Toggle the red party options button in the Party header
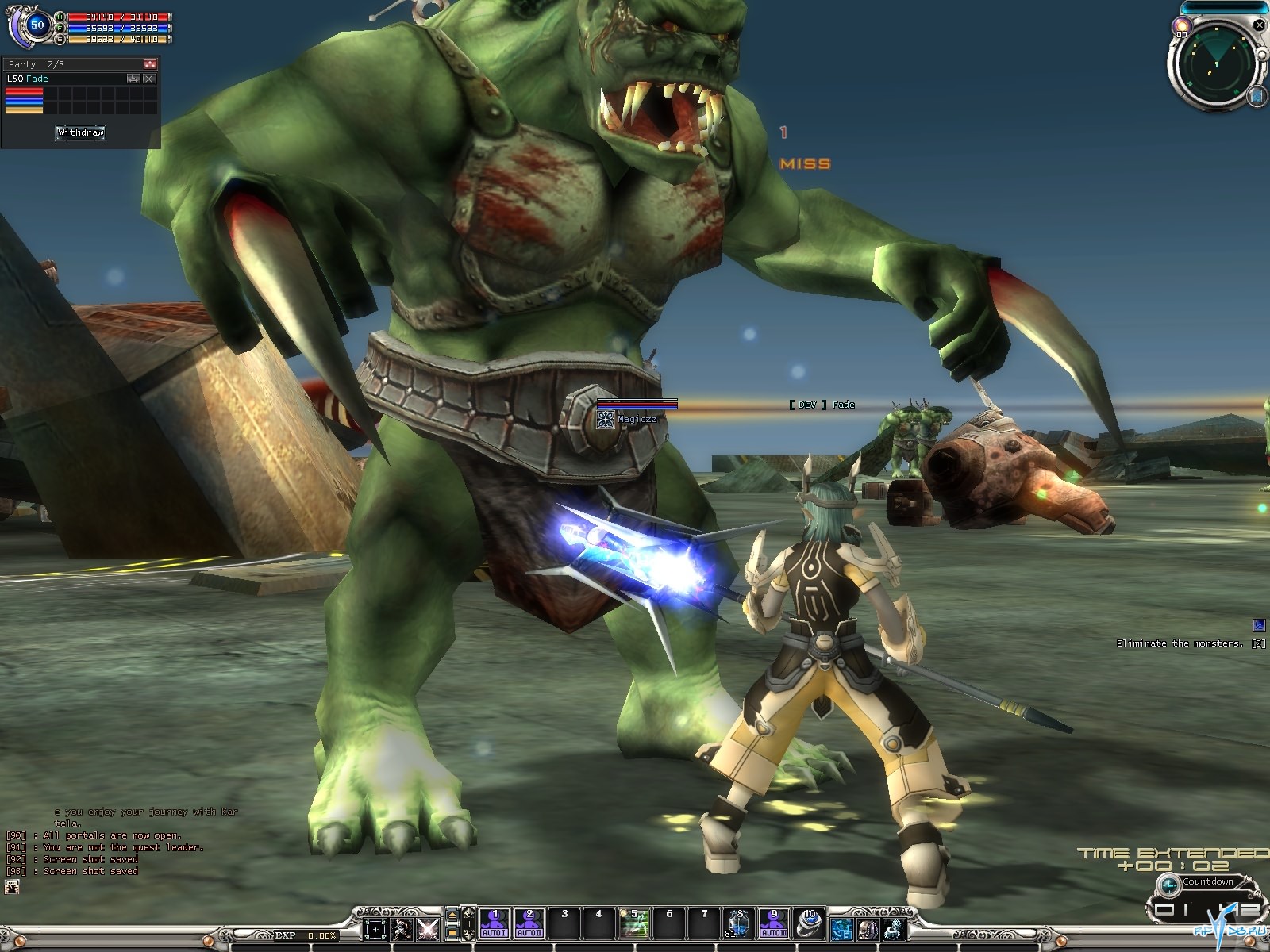1270x952 pixels. point(149,64)
